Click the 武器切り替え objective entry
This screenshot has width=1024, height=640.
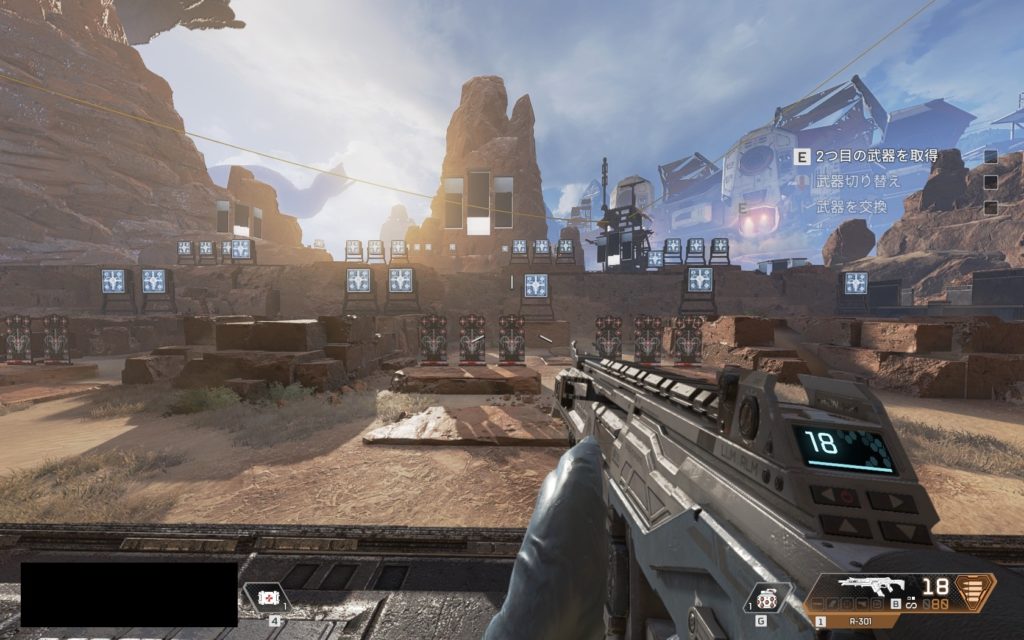[x=858, y=182]
